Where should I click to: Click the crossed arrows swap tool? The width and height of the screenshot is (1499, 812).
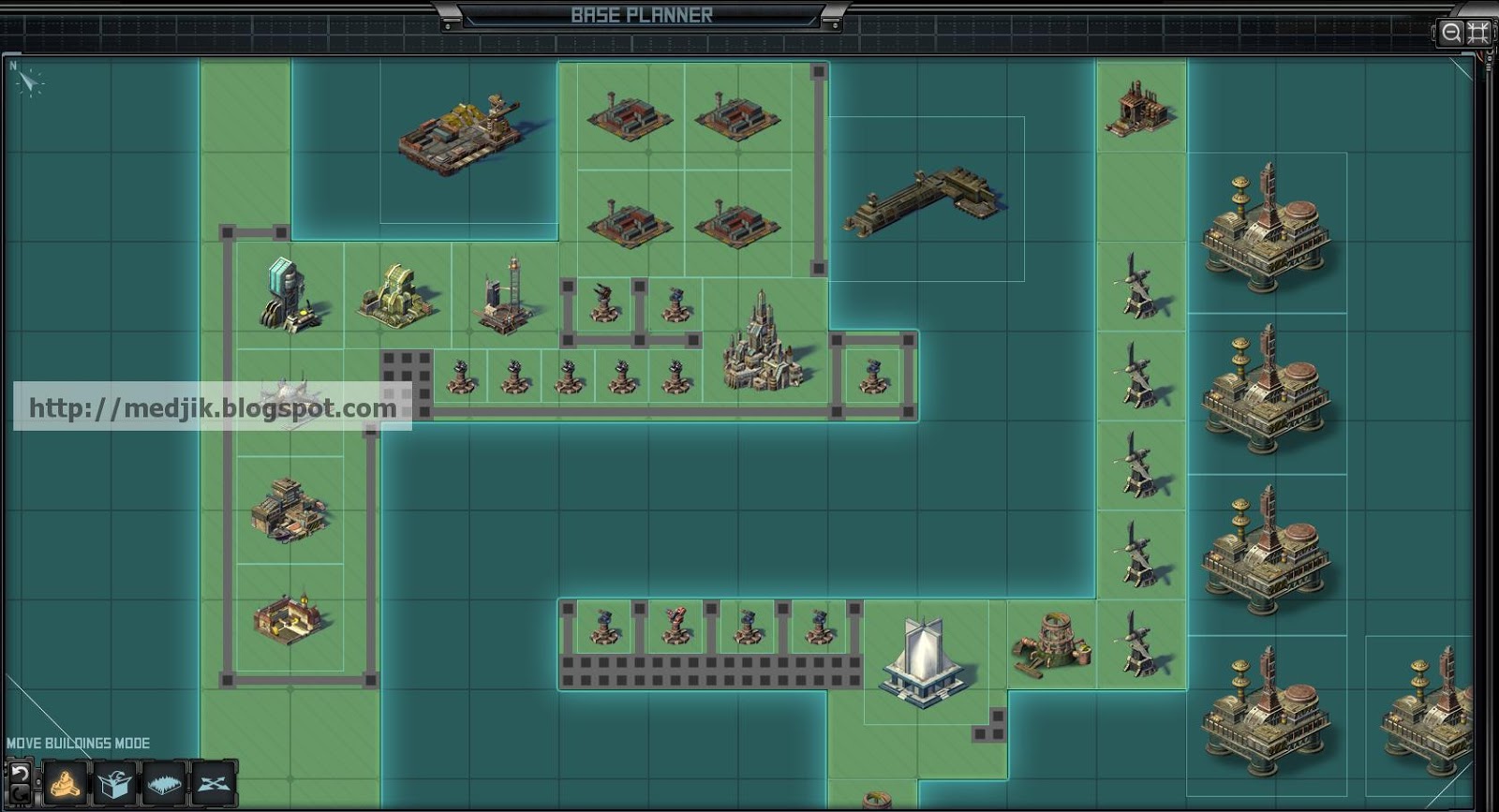tap(212, 784)
